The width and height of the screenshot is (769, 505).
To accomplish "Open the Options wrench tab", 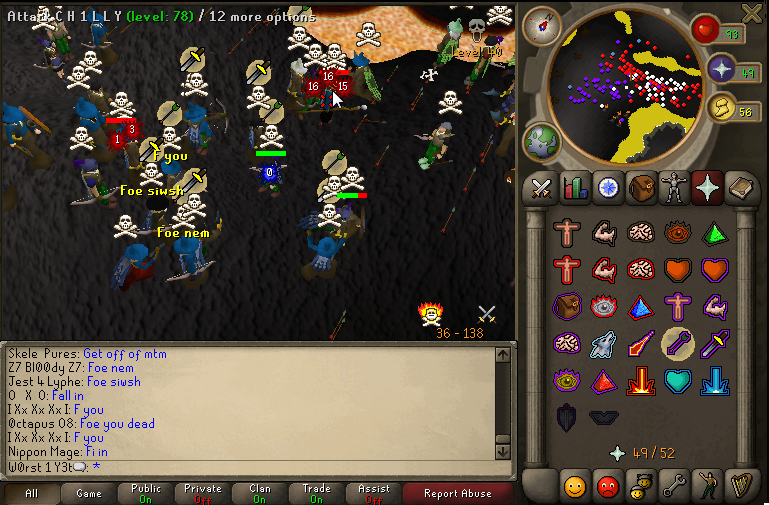I will (x=674, y=487).
